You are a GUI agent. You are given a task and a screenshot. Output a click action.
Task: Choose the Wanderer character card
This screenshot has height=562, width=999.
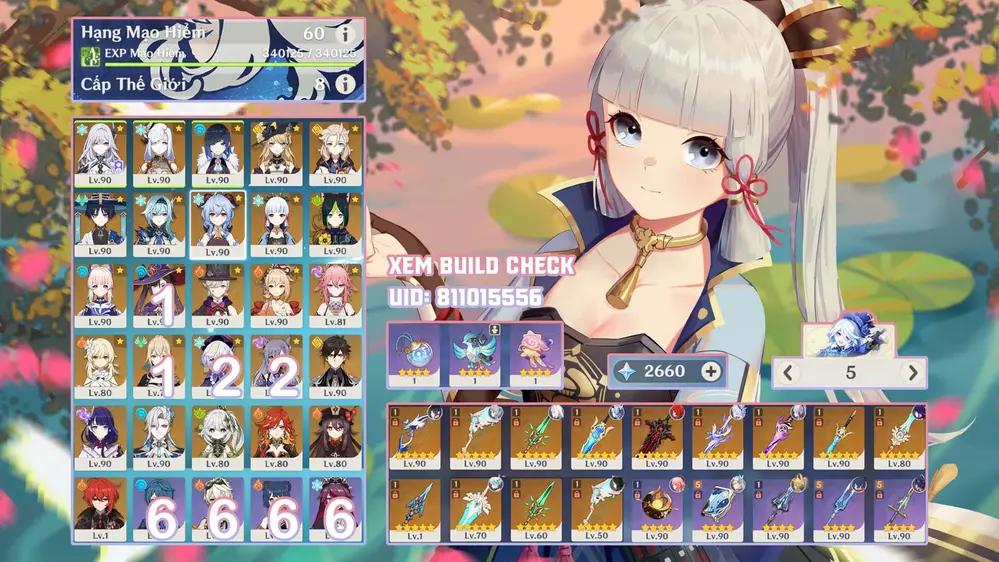coord(99,222)
